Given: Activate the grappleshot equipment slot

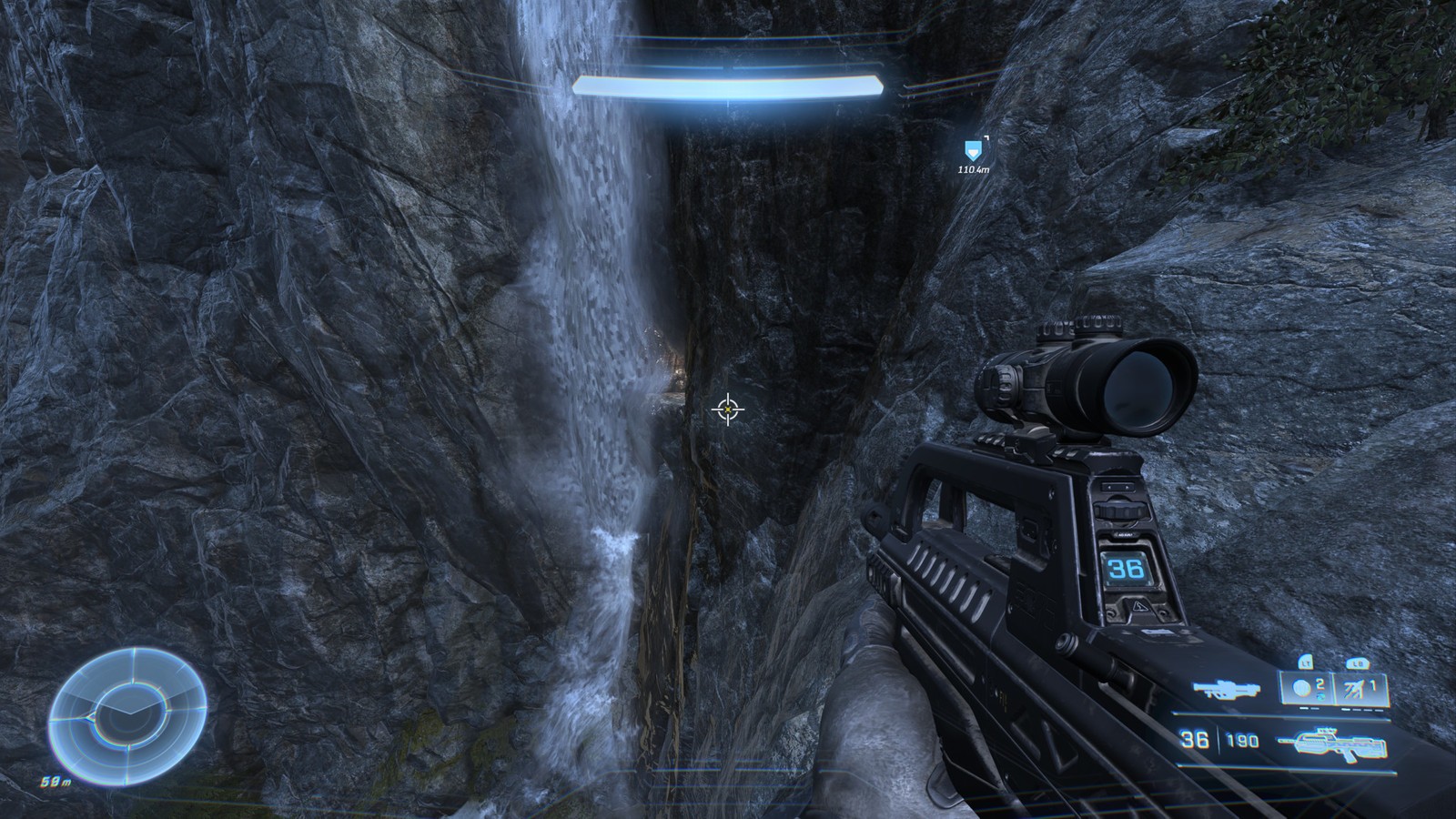Looking at the screenshot, I should coord(1360,689).
